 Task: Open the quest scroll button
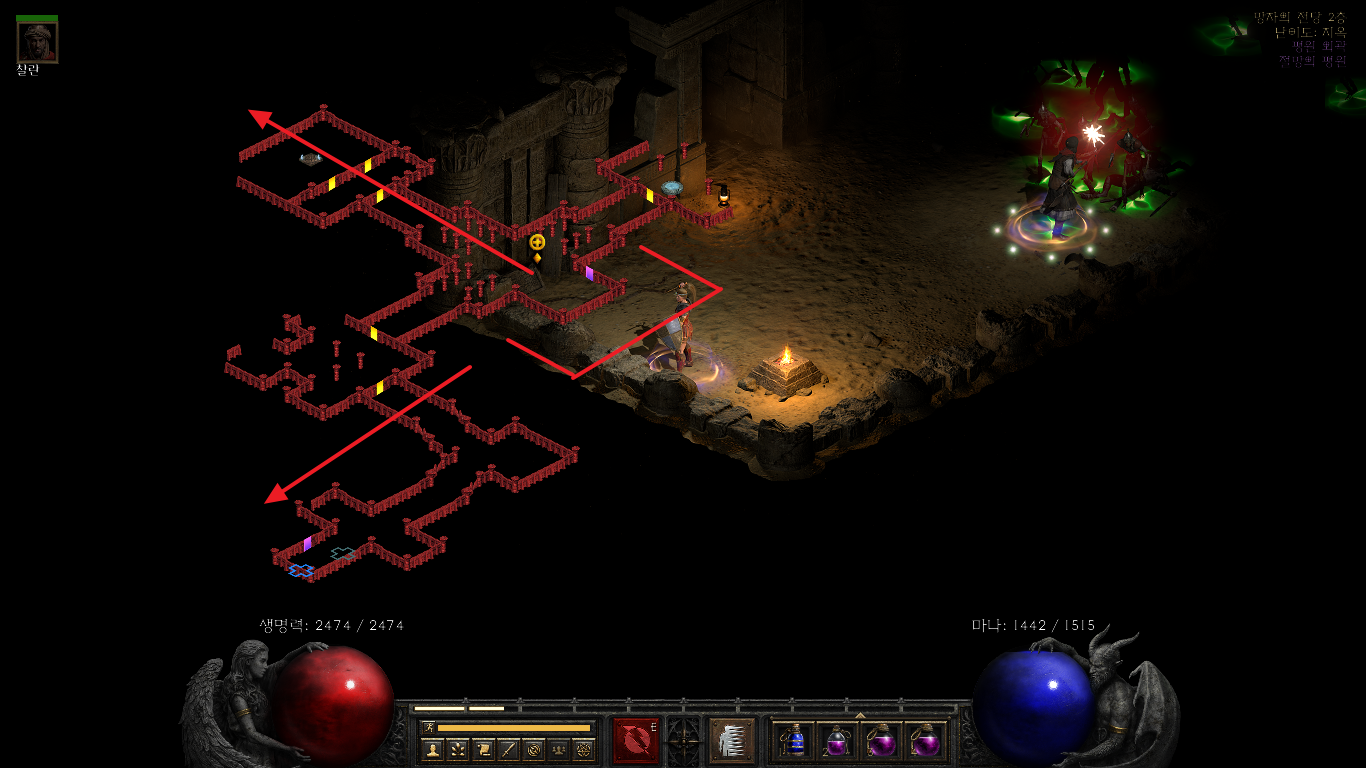483,749
